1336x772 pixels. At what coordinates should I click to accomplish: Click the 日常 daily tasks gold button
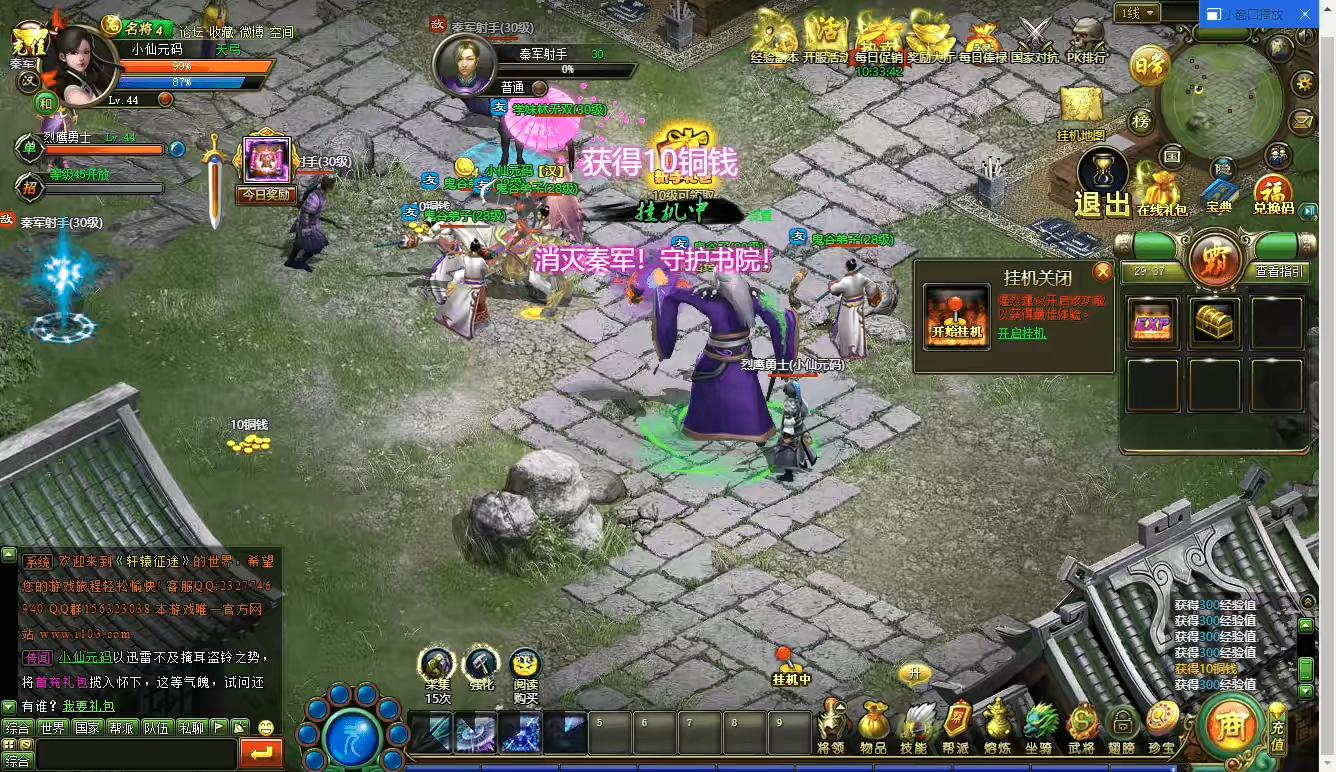[1150, 68]
